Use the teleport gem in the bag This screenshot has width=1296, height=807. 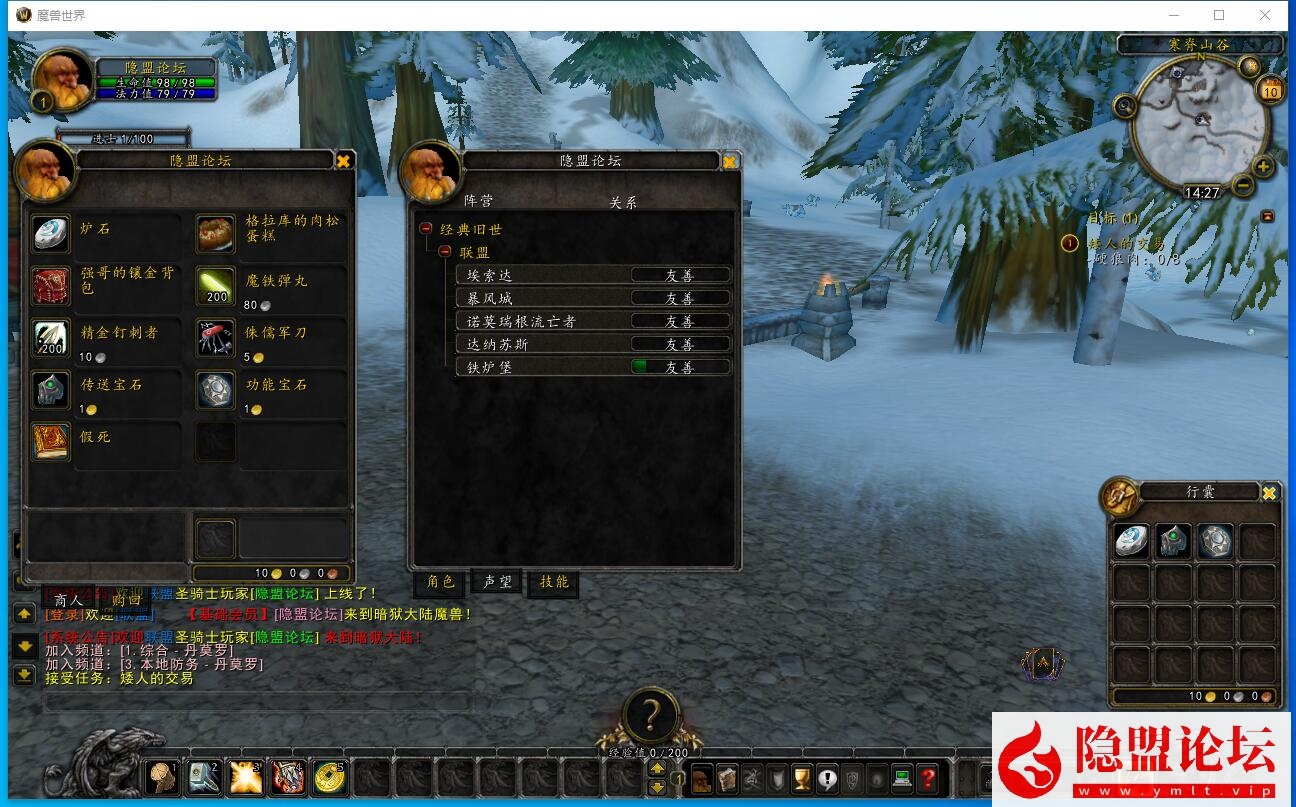click(1174, 541)
